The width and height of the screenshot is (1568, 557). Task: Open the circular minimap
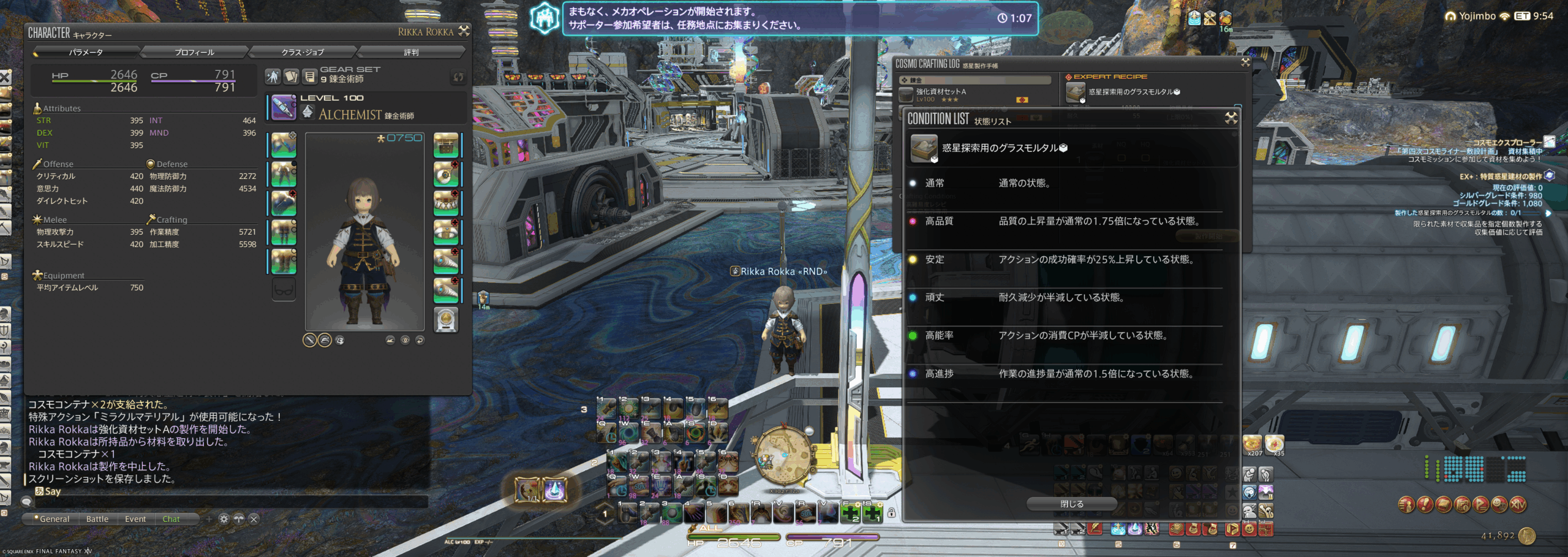[784, 457]
